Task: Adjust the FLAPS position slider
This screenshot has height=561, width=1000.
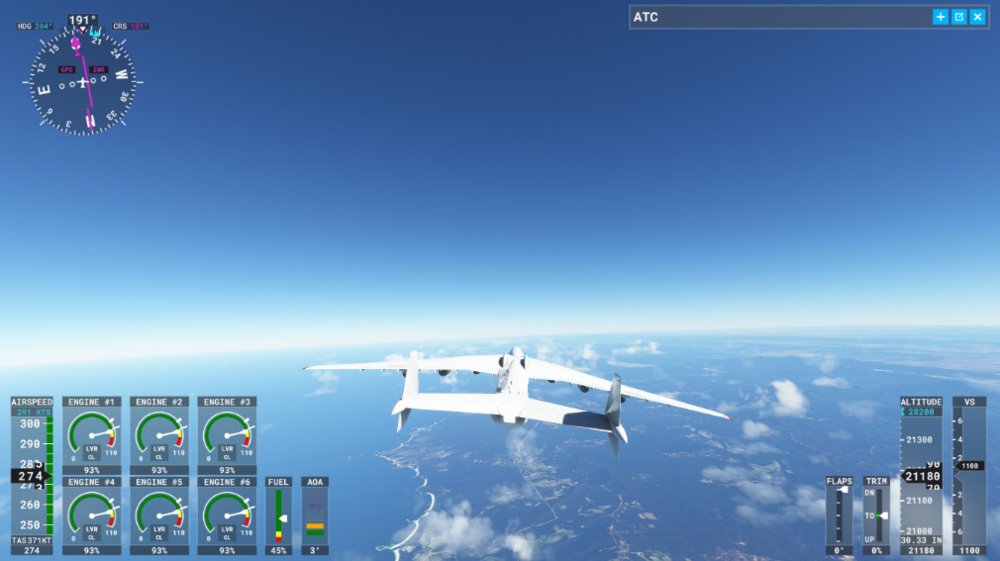Action: (841, 491)
